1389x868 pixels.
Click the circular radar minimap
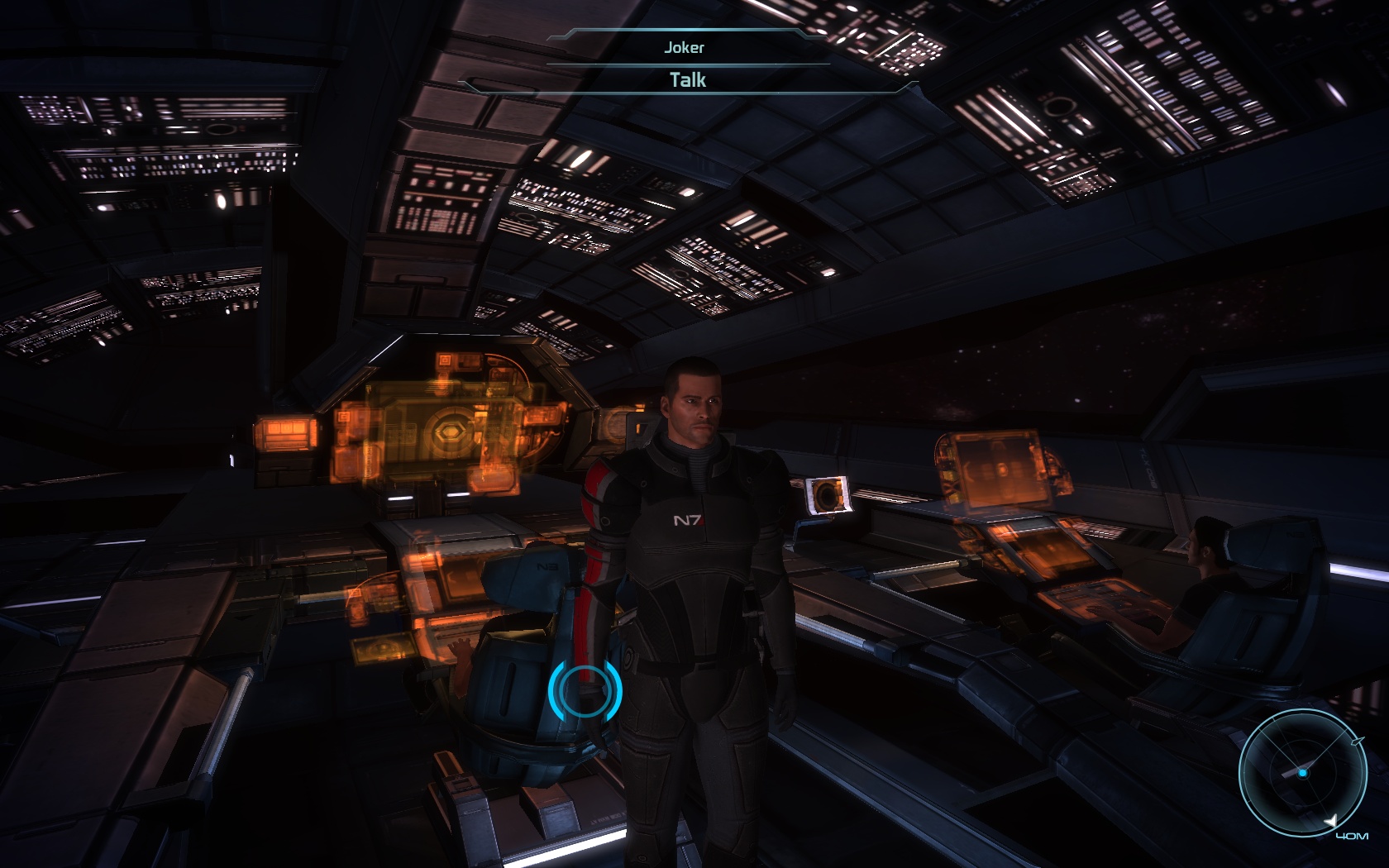1302,772
